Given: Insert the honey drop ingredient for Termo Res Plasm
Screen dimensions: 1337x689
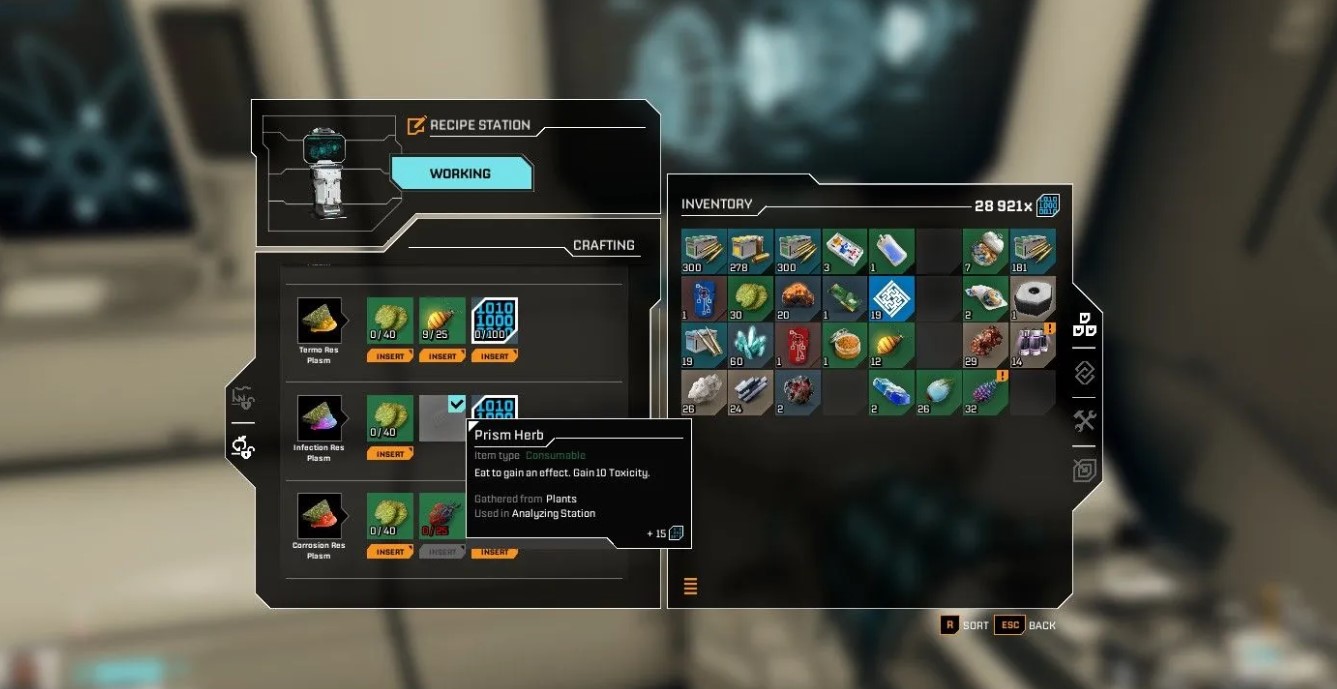Looking at the screenshot, I should 442,356.
